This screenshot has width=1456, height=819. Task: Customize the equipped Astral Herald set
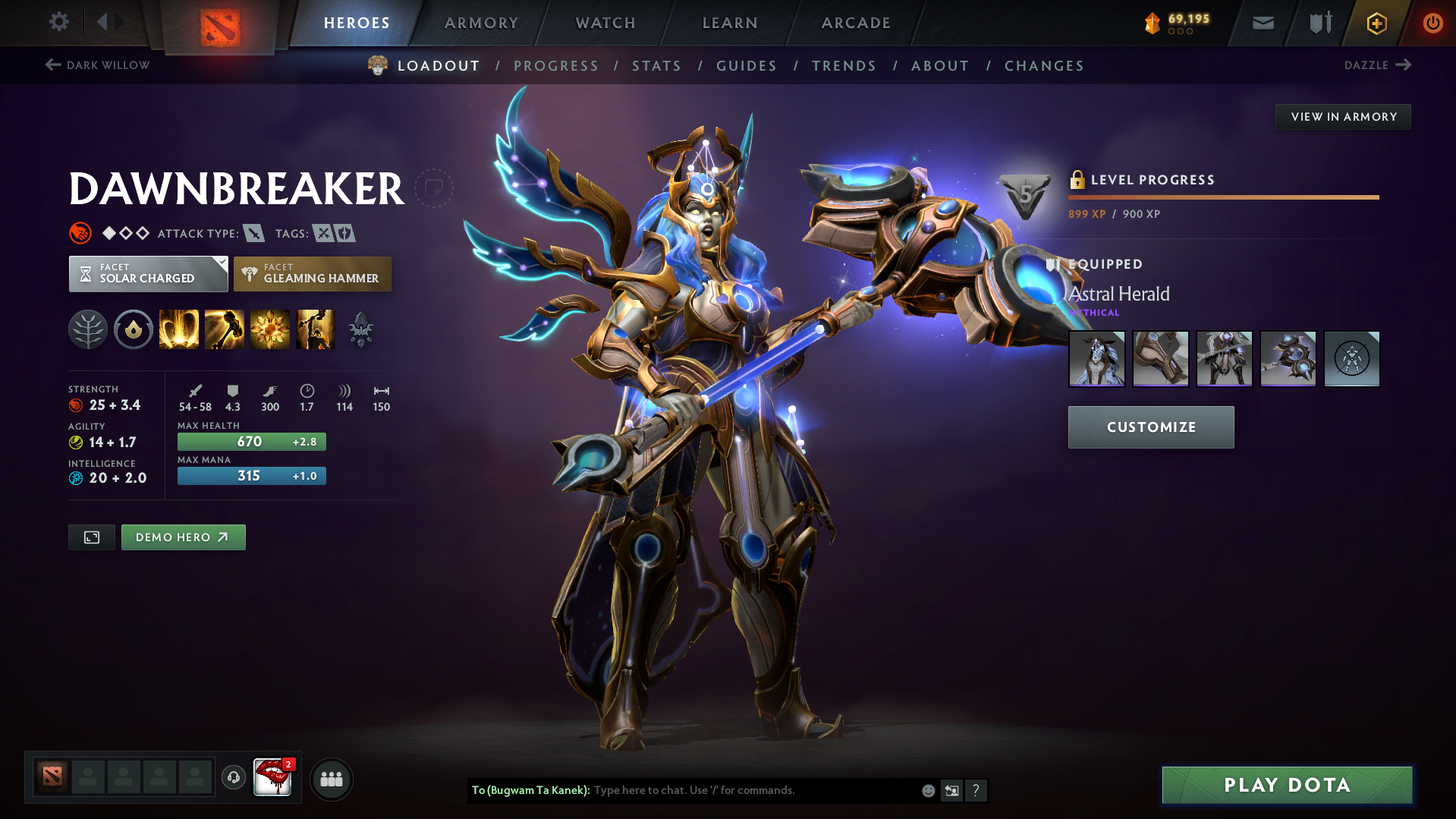tap(1151, 427)
